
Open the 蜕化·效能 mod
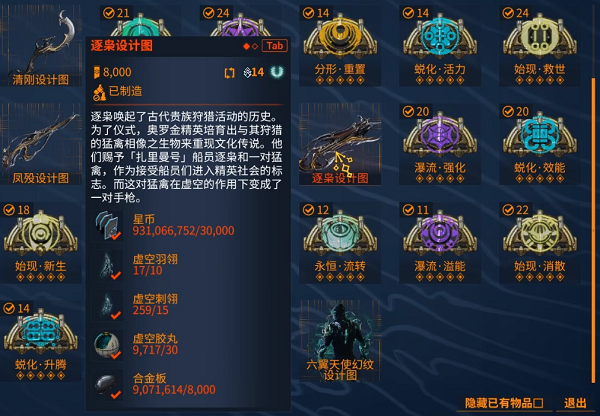[540, 143]
